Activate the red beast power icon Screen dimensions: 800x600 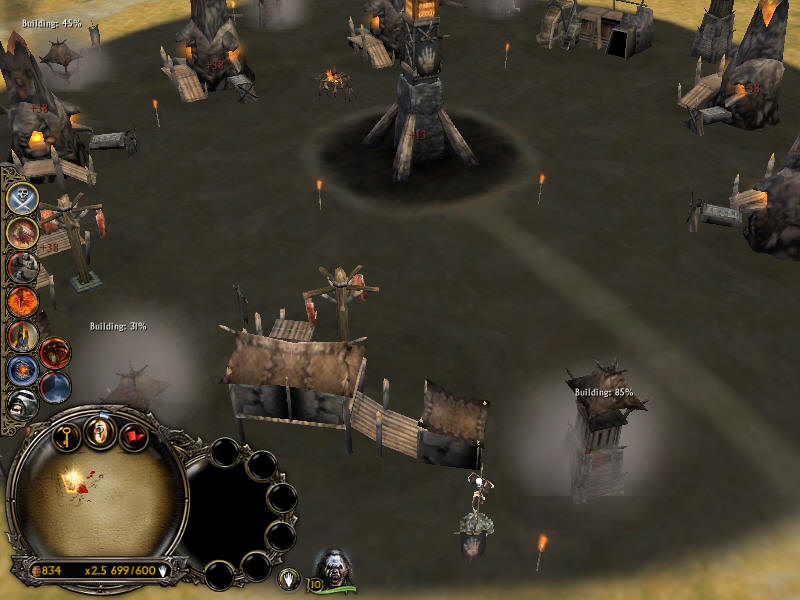click(x=22, y=232)
